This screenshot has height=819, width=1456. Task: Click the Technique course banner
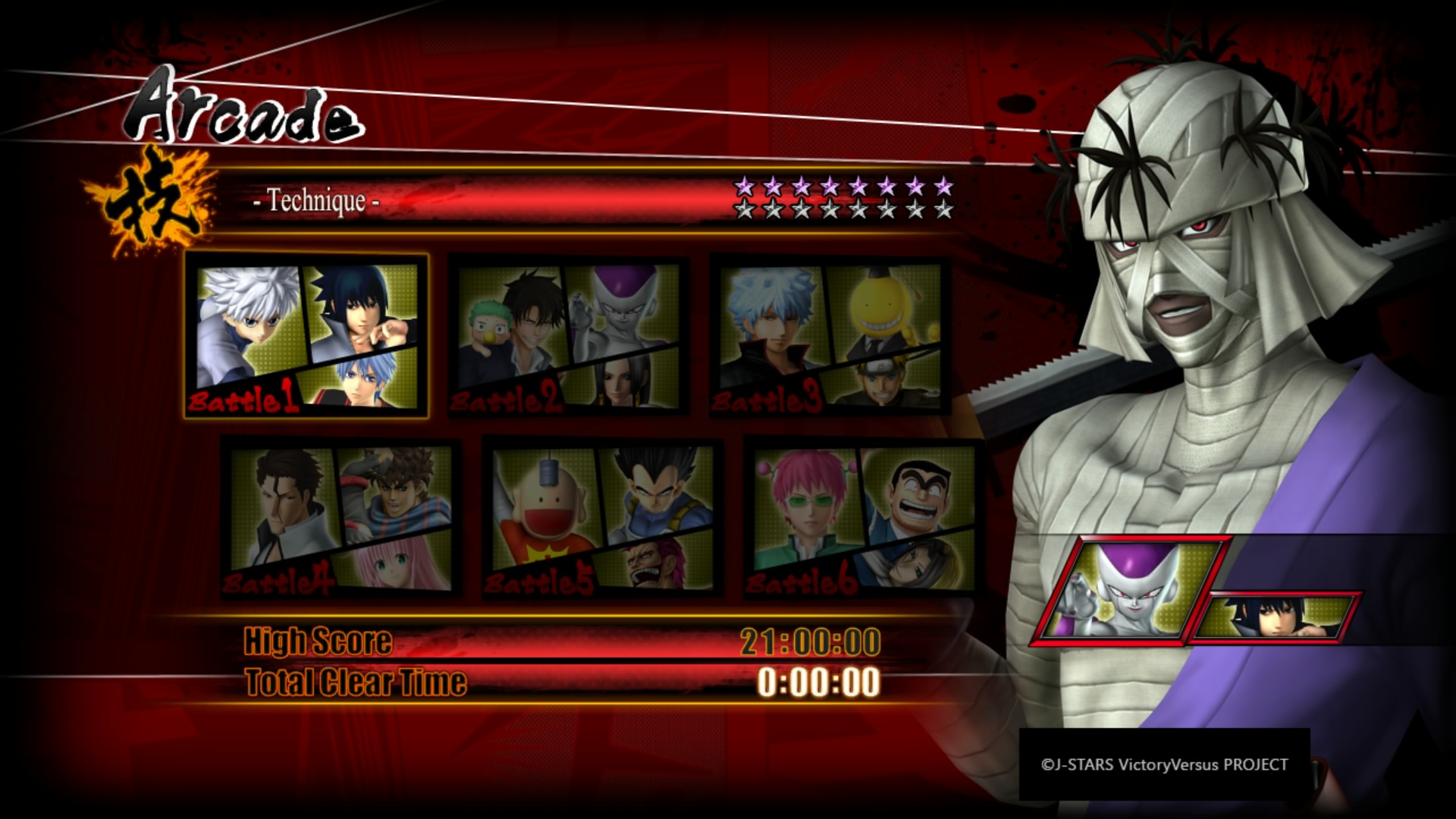[531, 200]
